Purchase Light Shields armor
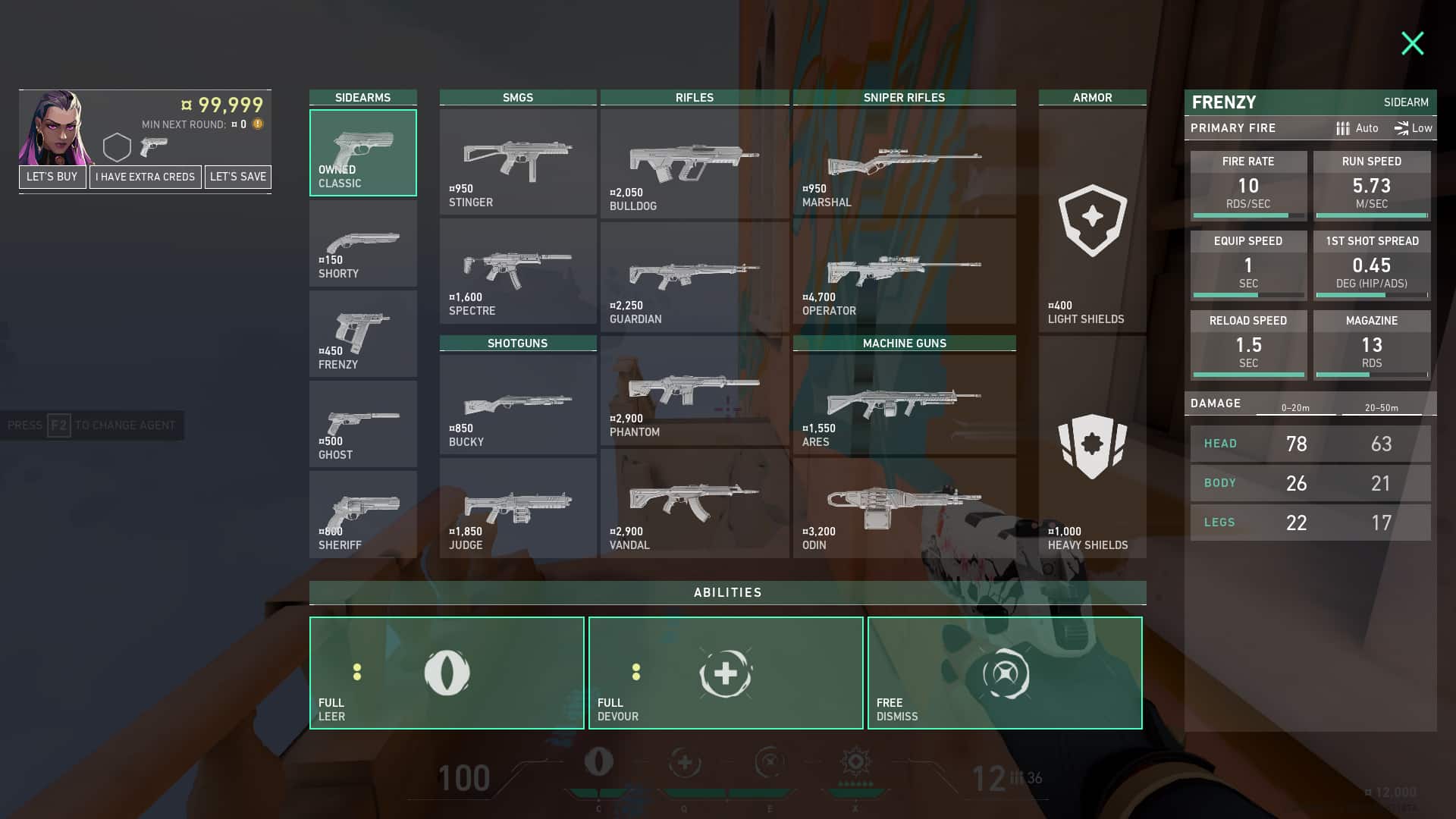The image size is (1456, 819). (1092, 221)
